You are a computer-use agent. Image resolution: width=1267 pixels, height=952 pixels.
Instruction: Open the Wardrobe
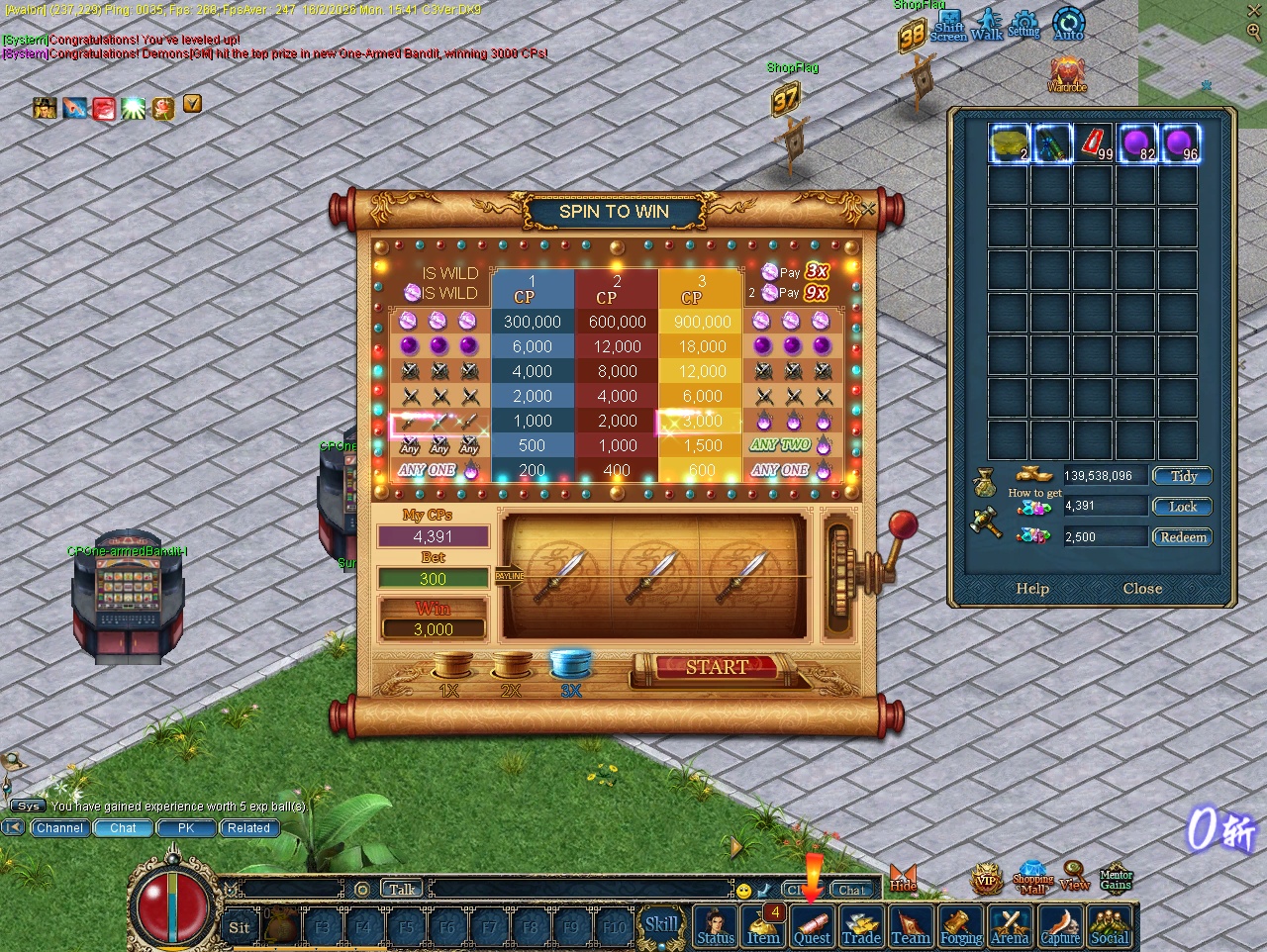click(x=1067, y=73)
